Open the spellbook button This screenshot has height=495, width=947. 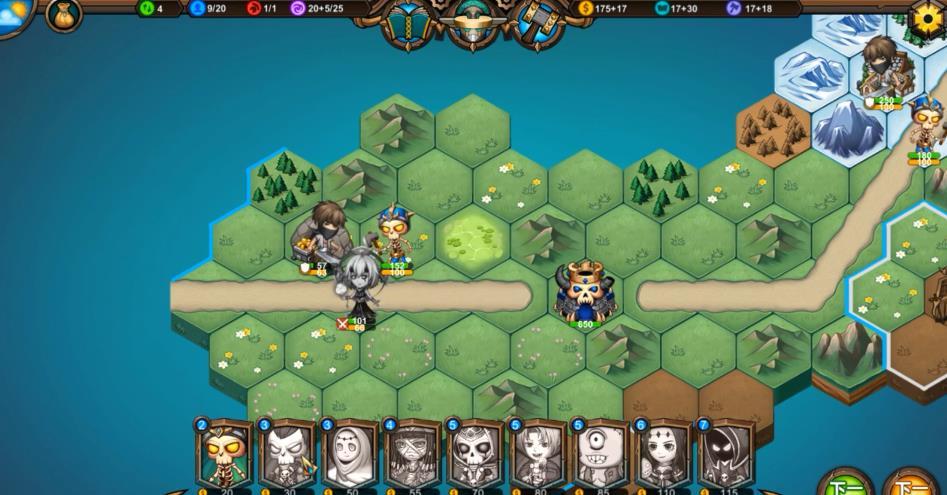point(408,23)
